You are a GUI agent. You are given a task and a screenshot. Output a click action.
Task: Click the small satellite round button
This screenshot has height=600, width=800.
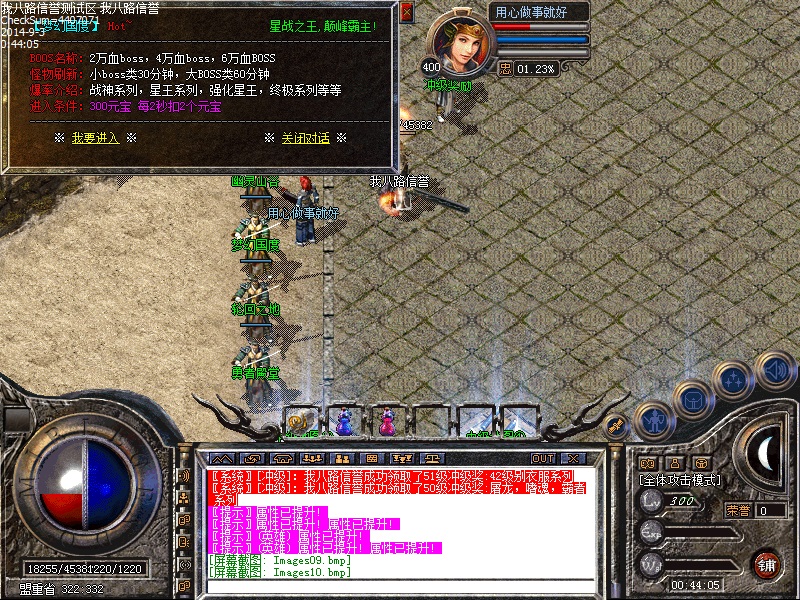[617, 425]
